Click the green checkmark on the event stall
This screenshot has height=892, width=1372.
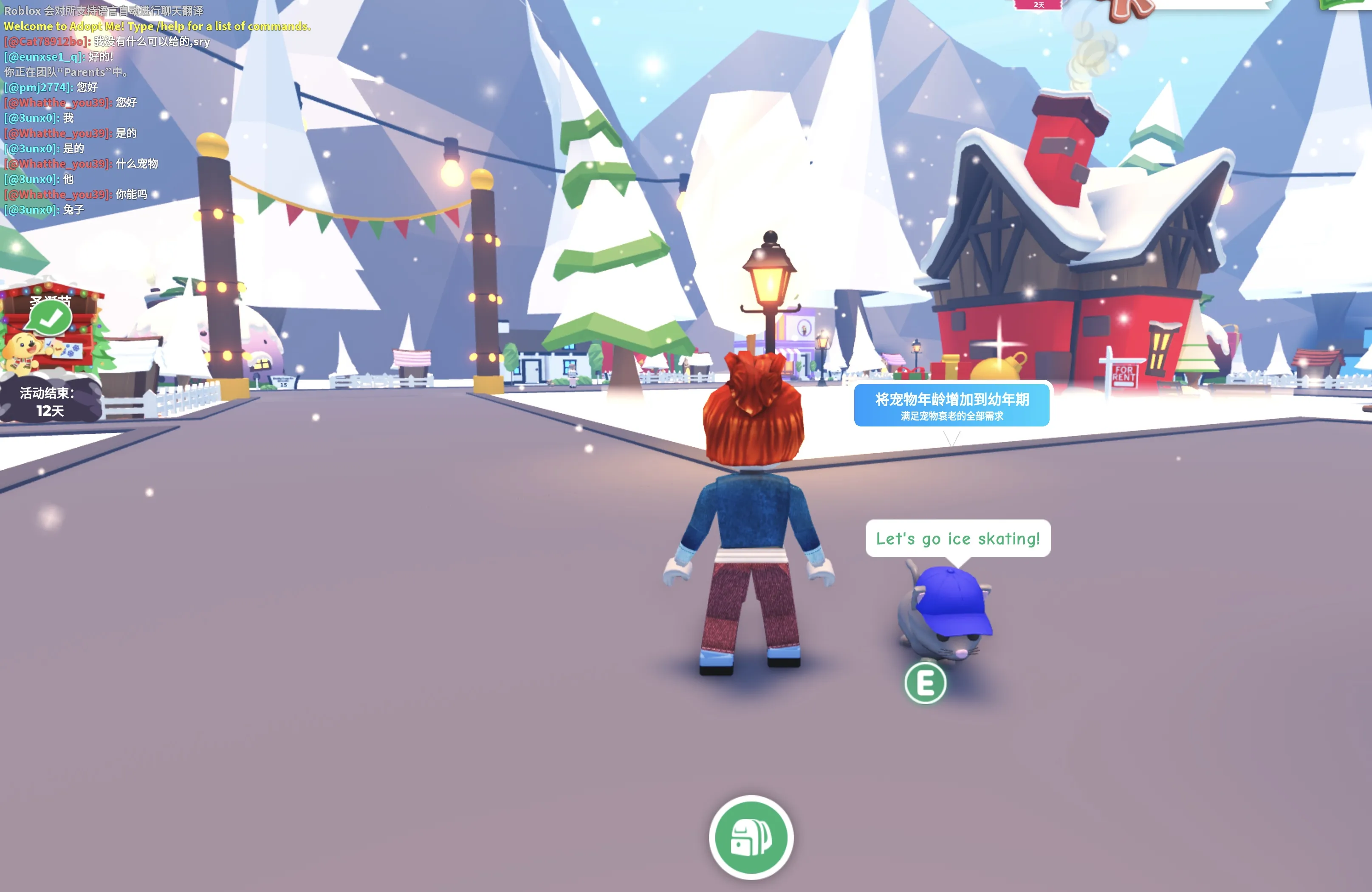(50, 316)
